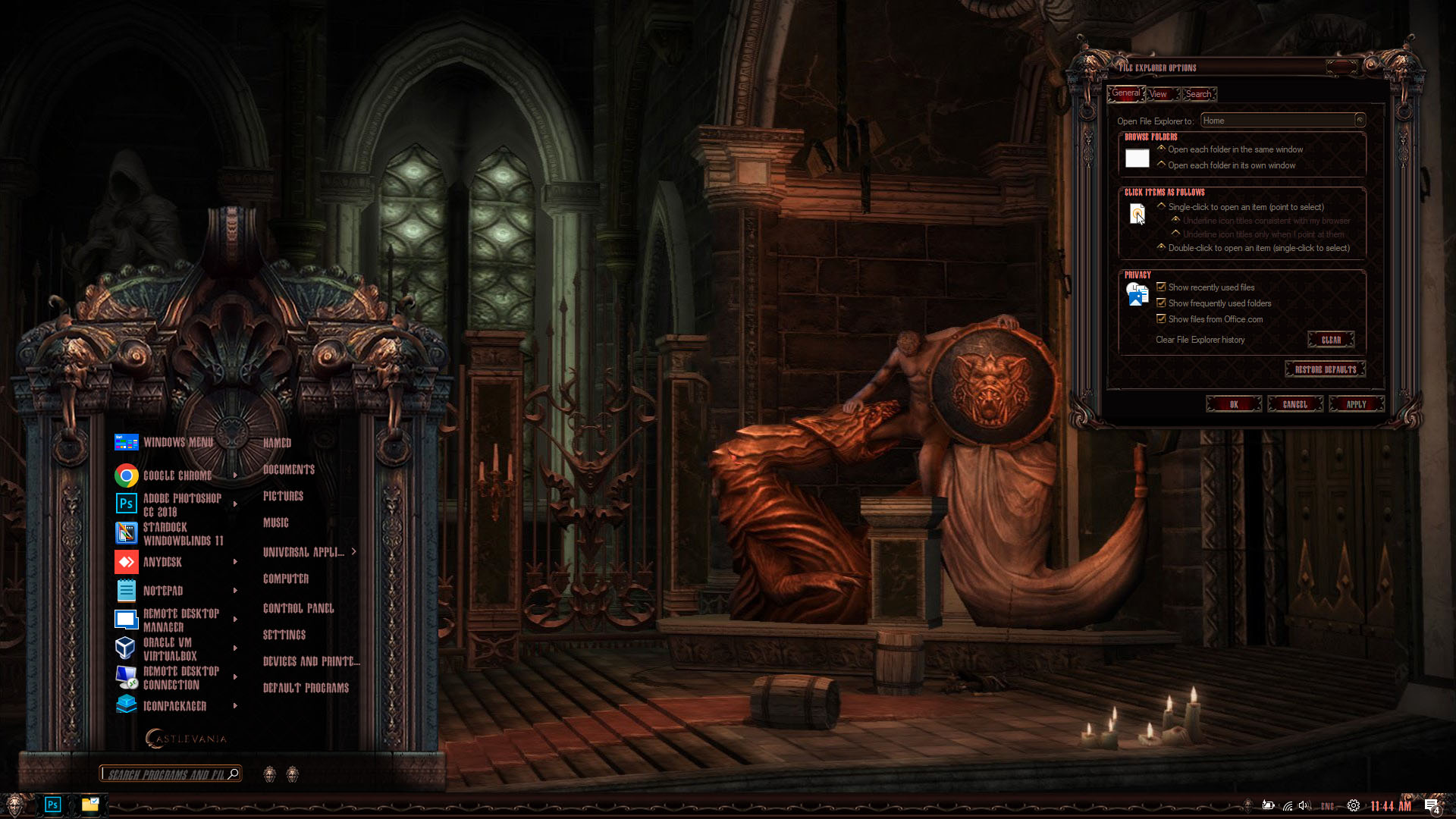The width and height of the screenshot is (1456, 819).
Task: Confirm the dialog with OK
Action: point(1234,404)
